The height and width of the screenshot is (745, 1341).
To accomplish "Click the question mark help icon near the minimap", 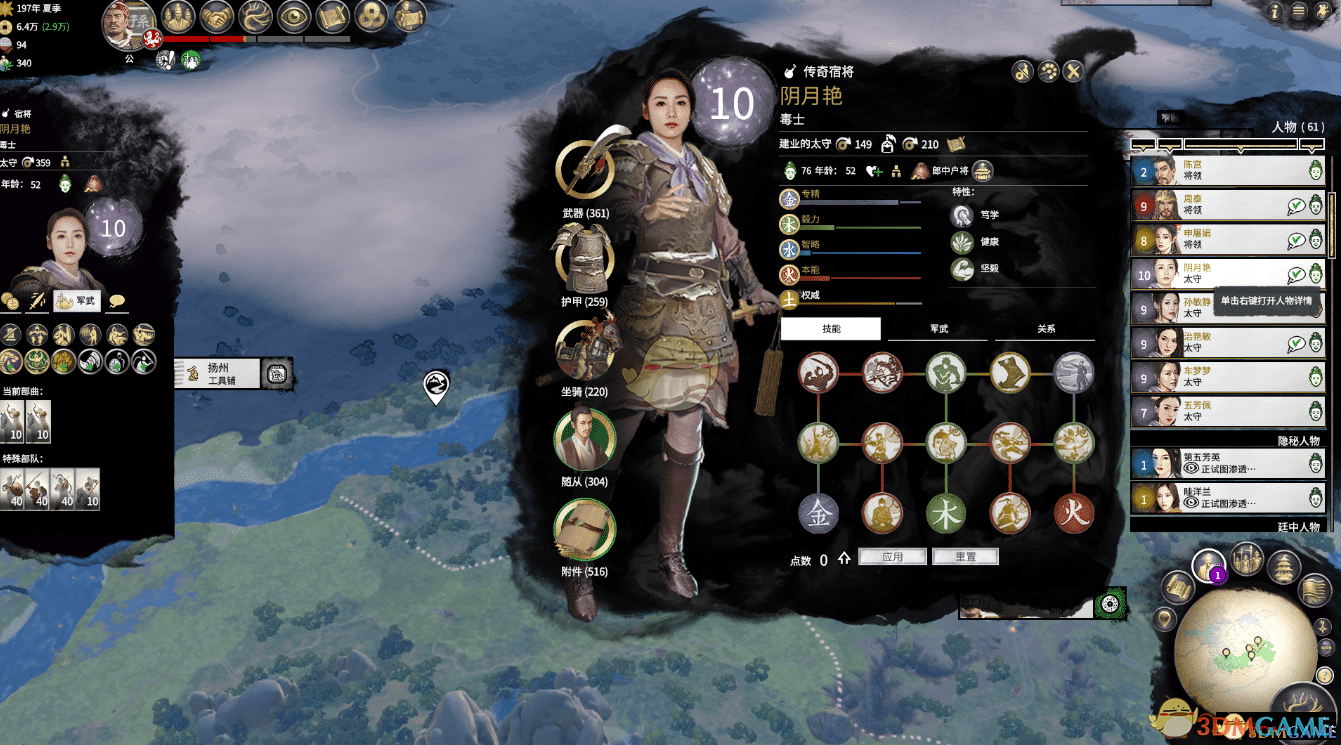I will tap(1324, 675).
